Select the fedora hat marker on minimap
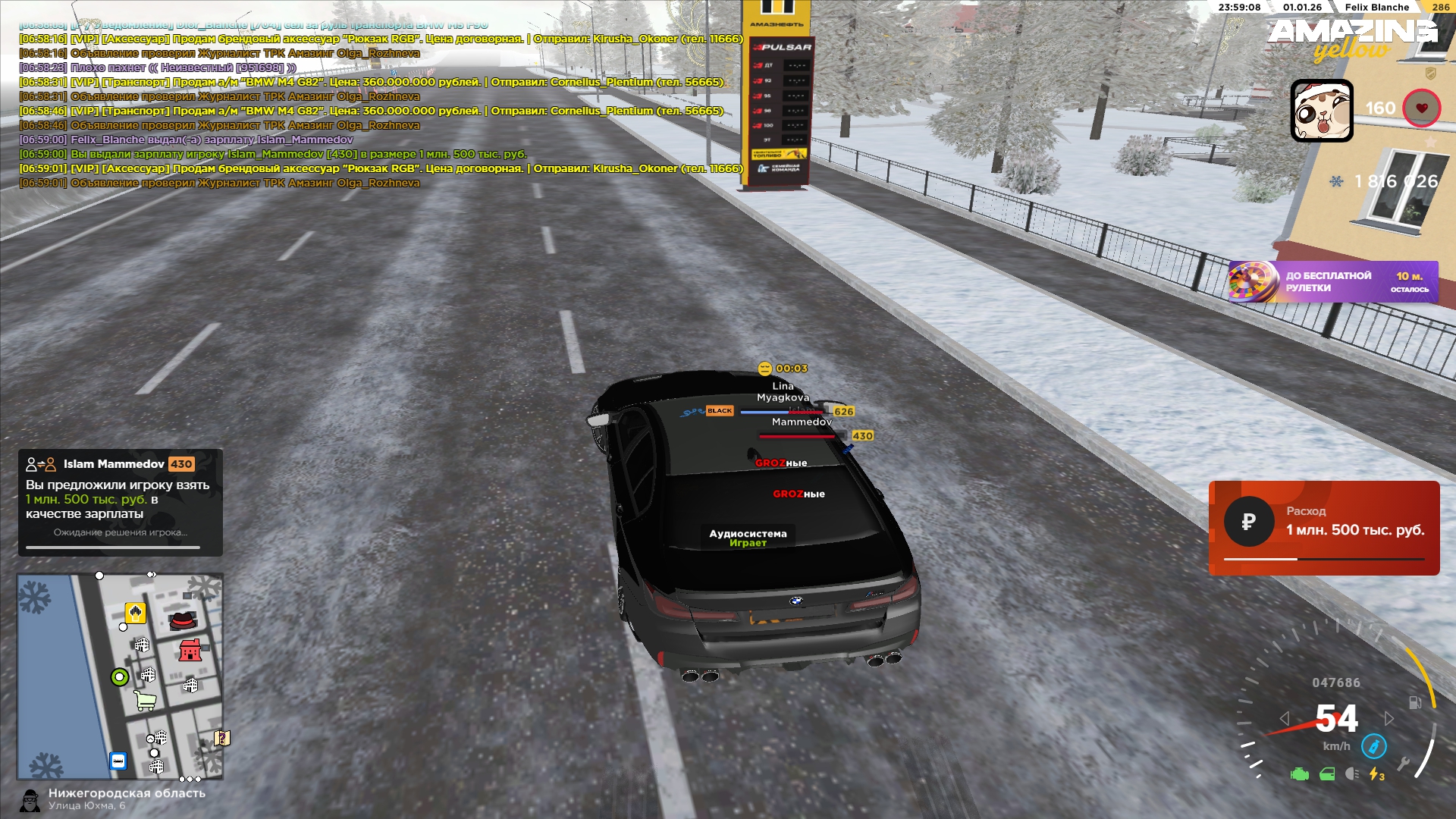 click(182, 620)
